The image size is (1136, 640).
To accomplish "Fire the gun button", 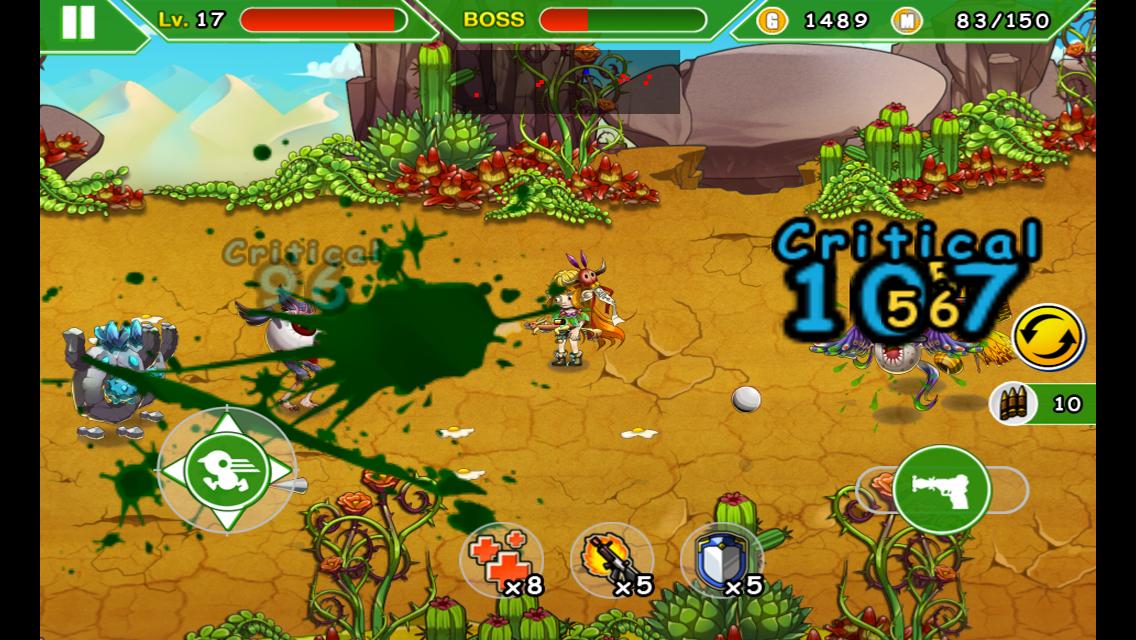I will (x=941, y=490).
